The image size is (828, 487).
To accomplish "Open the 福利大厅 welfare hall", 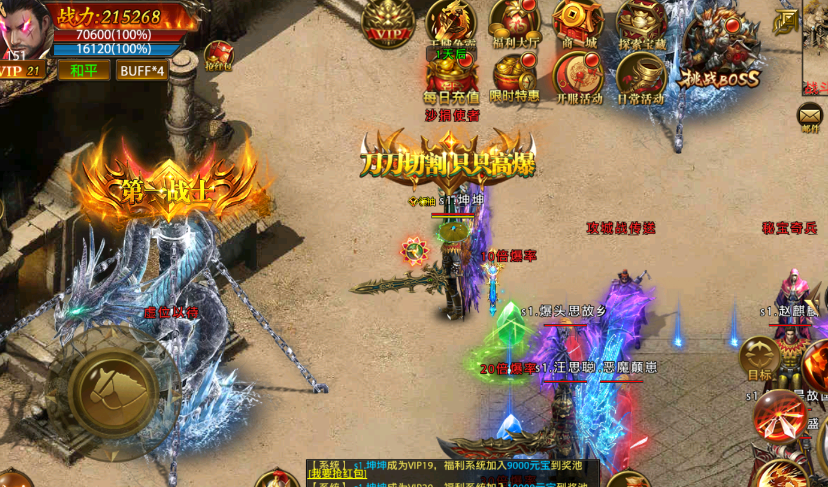I will tap(514, 22).
